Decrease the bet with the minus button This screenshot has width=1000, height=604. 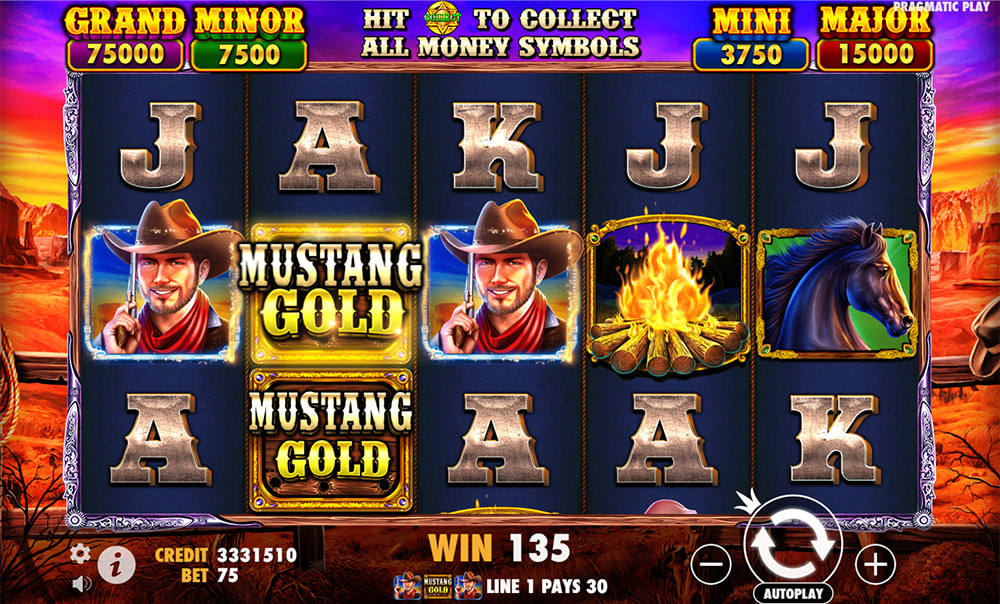pos(711,566)
